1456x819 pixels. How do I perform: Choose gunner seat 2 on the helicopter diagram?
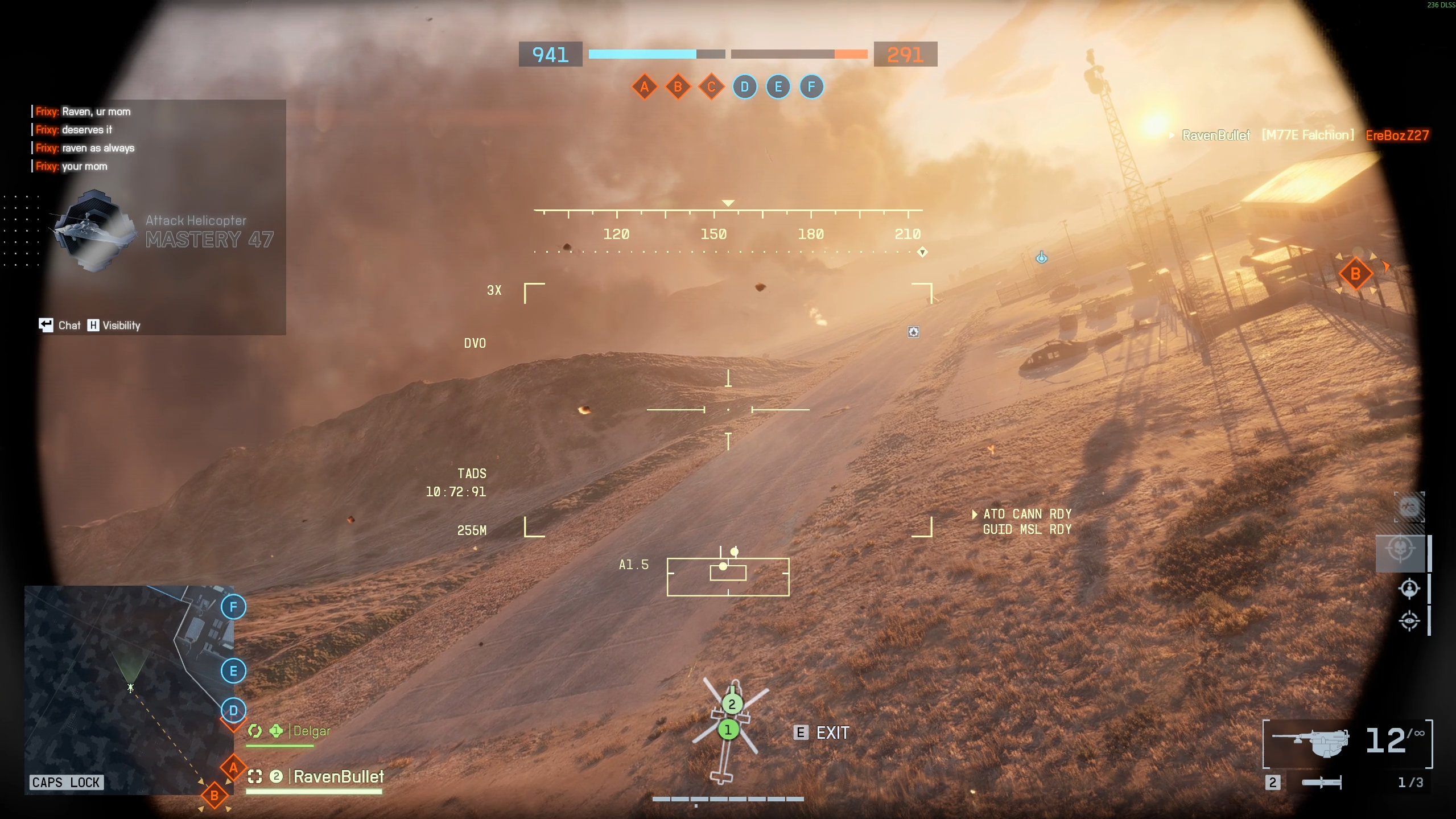(x=732, y=704)
